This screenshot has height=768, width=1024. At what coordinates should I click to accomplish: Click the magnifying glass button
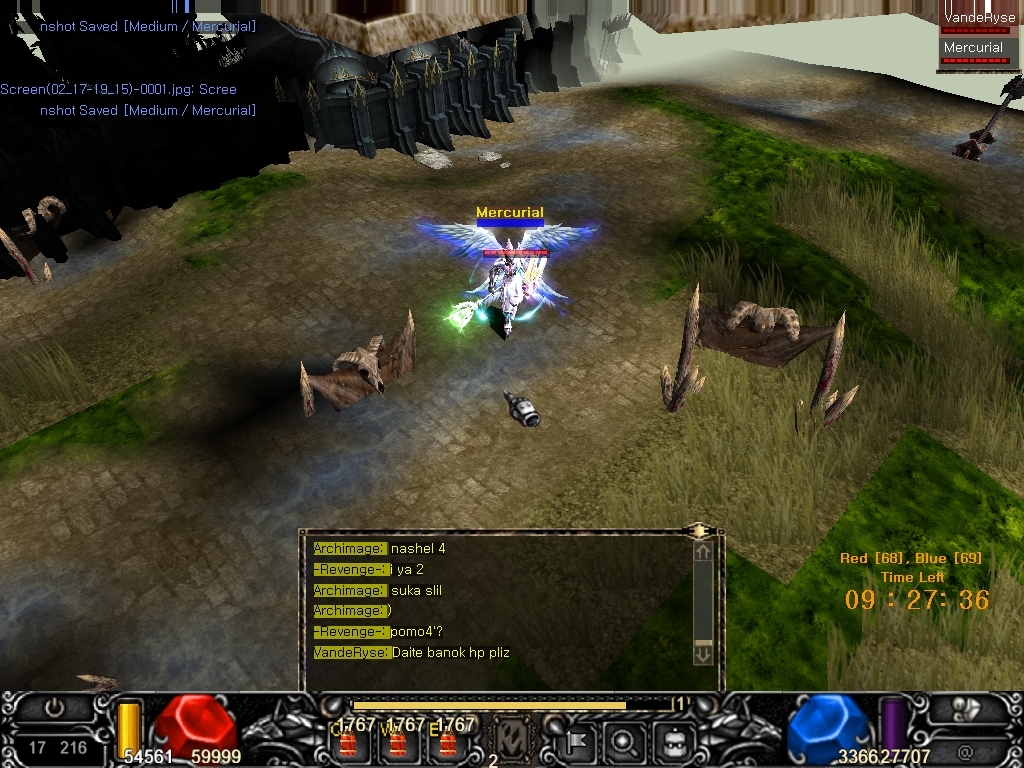coord(623,742)
